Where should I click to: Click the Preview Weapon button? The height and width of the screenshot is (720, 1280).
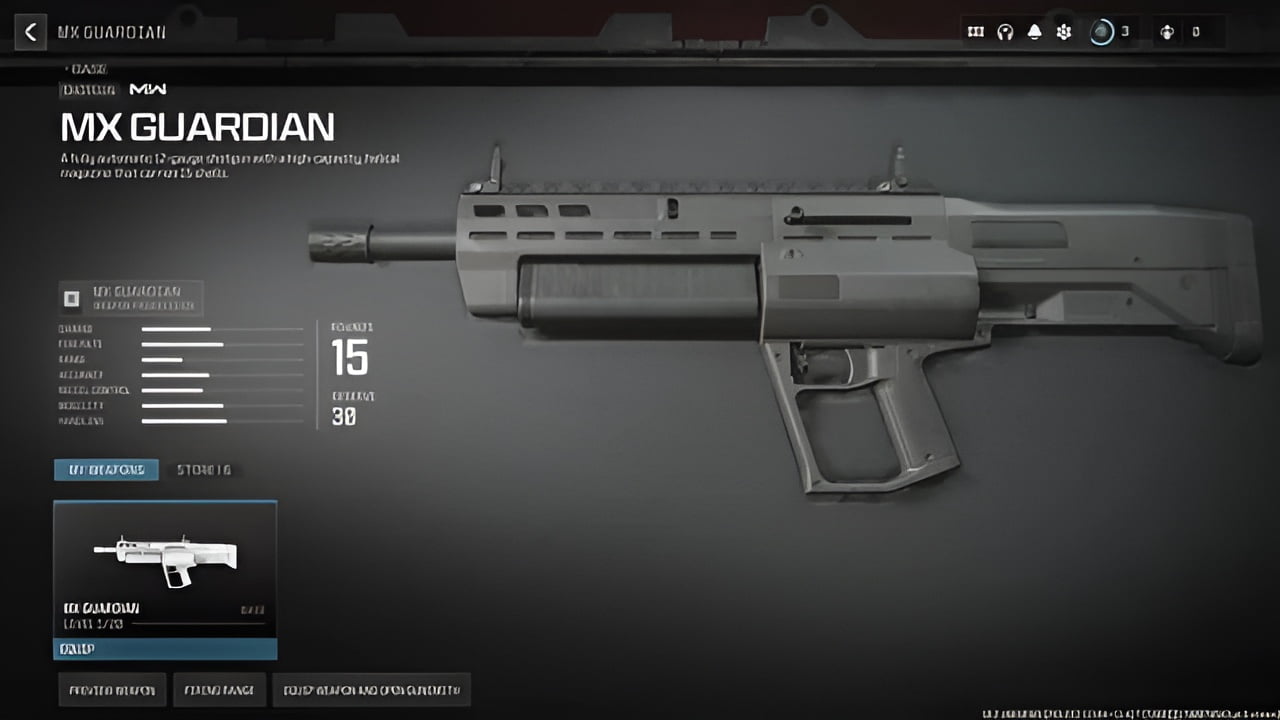(112, 689)
